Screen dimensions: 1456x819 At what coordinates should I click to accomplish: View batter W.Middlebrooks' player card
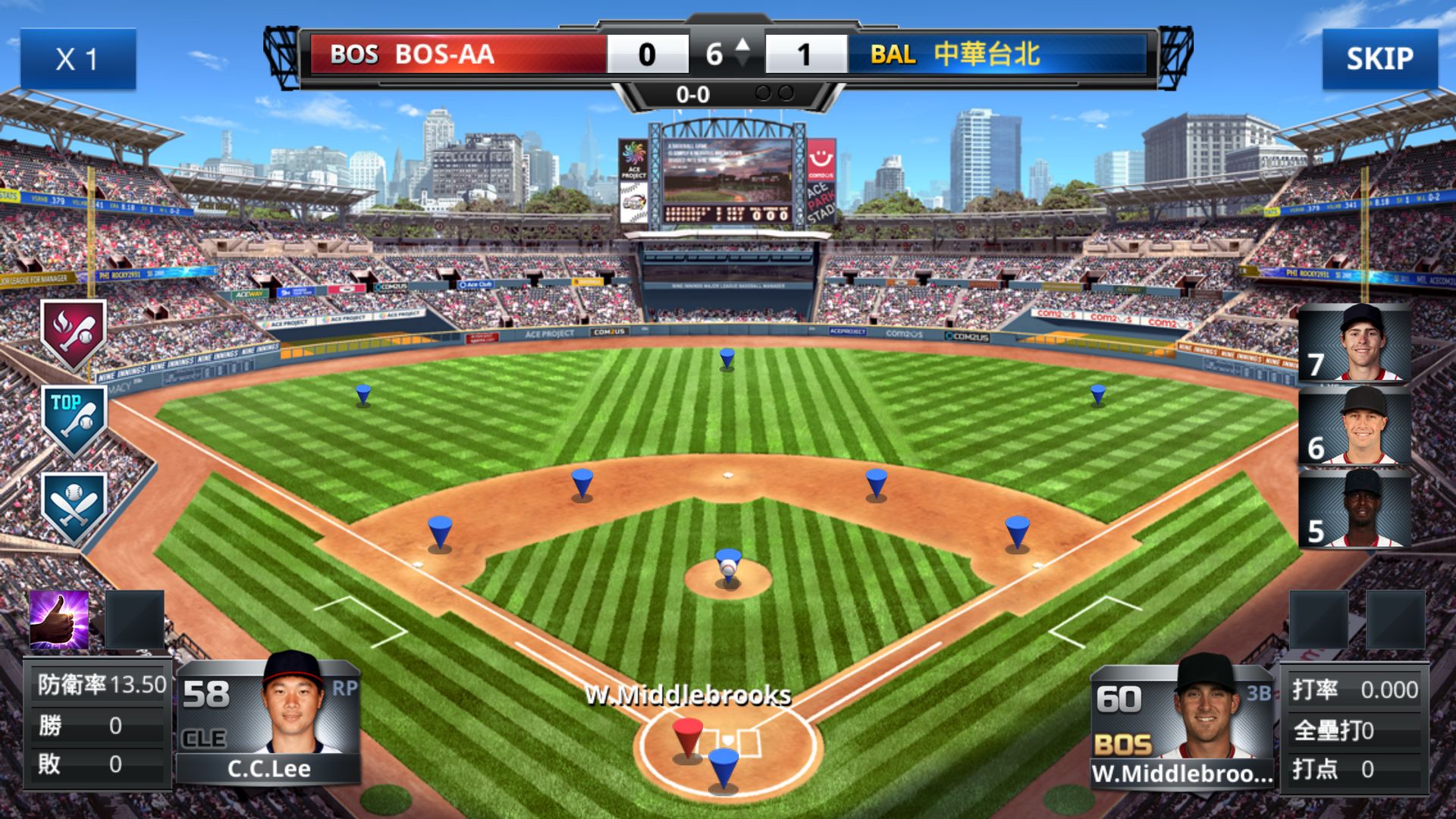[1181, 725]
